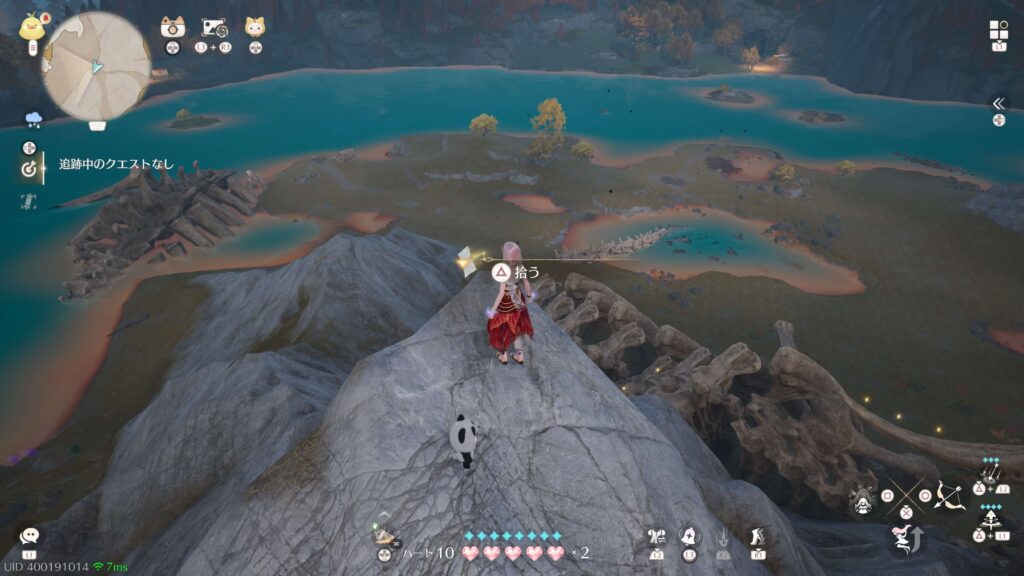Trigger the jump action icon
This screenshot has width=1024, height=576.
coord(903,540)
